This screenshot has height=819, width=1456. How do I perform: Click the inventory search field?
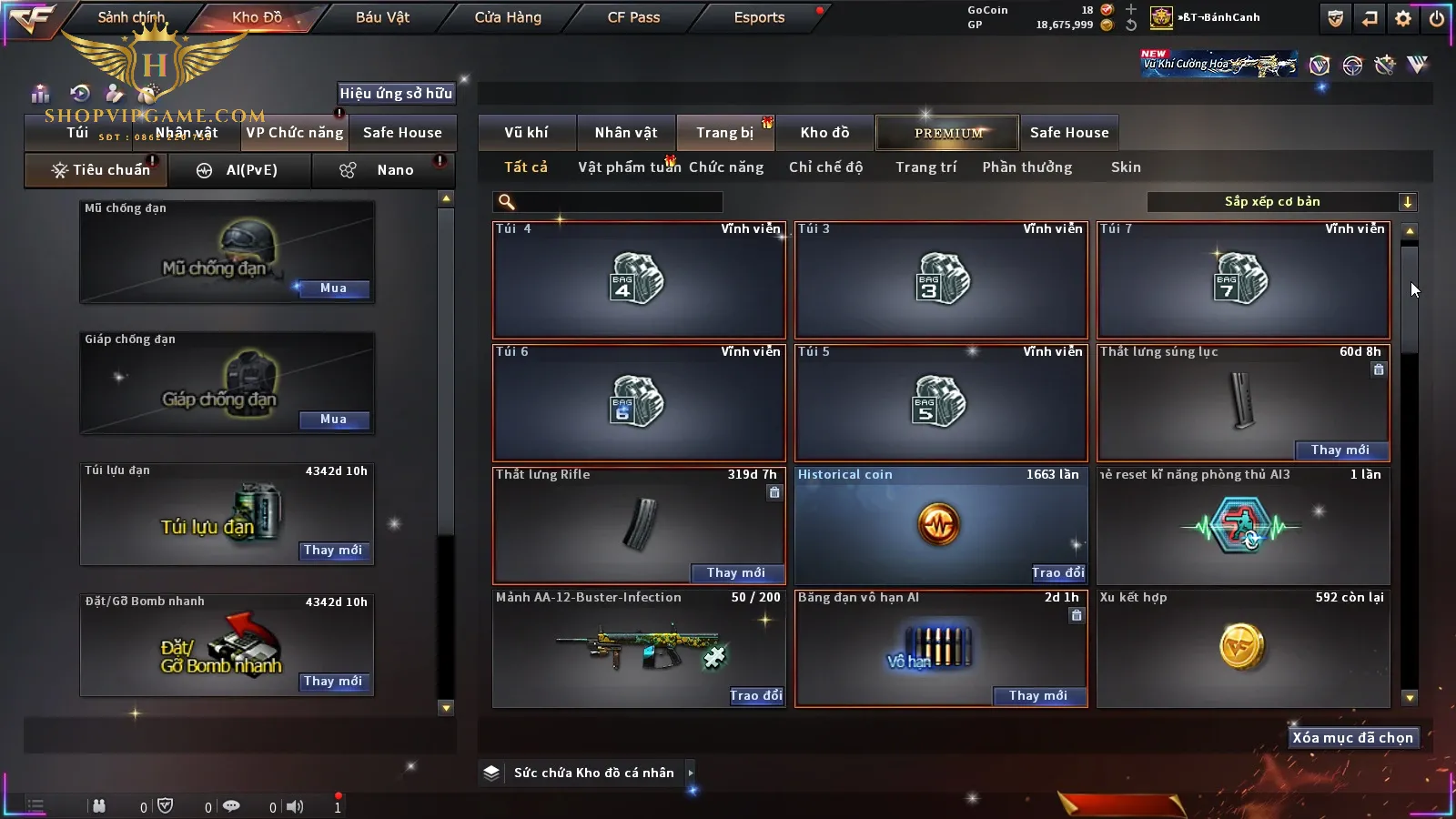(610, 202)
